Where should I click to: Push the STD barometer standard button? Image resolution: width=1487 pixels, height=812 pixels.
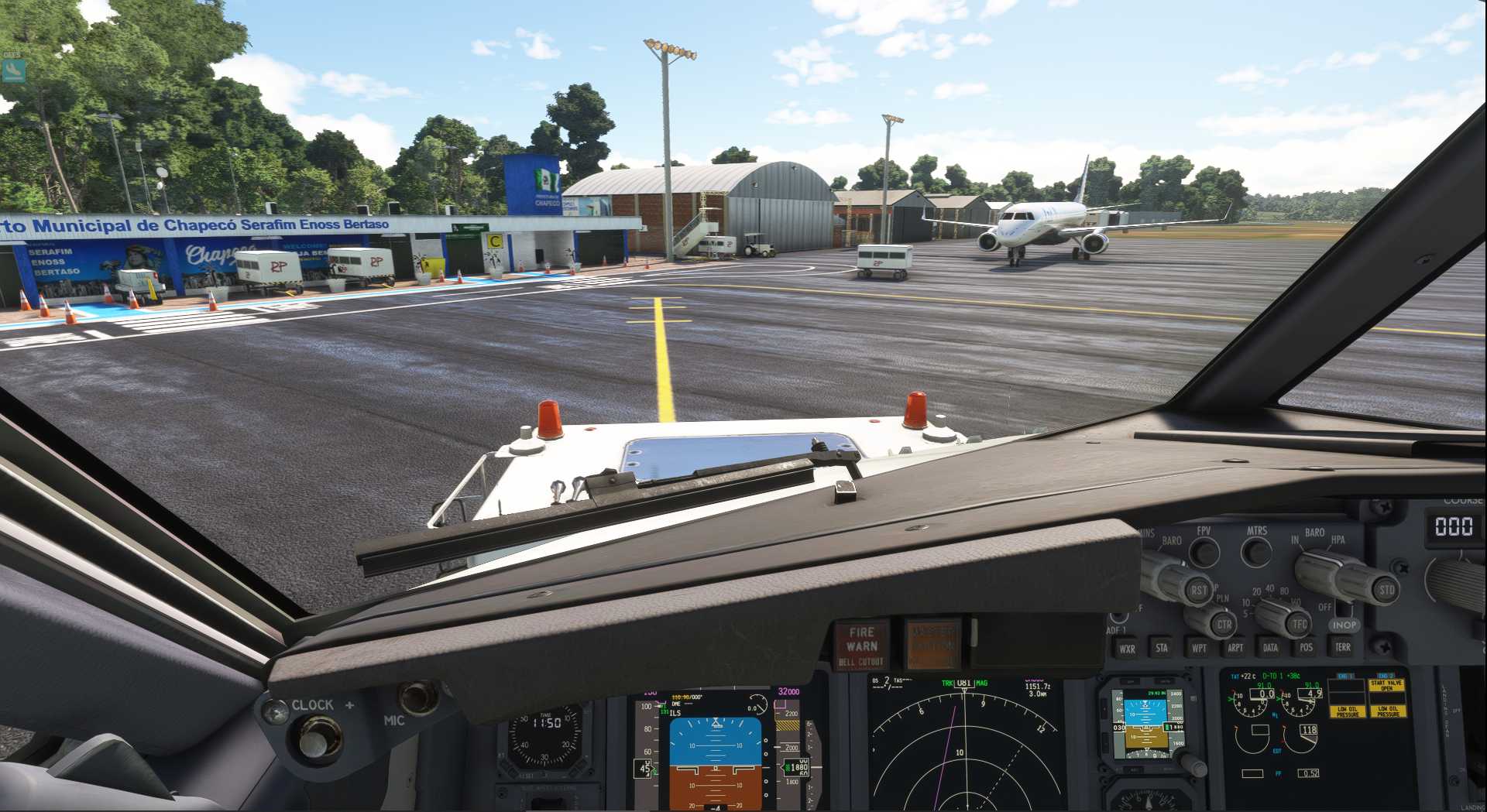pyautogui.click(x=1386, y=590)
